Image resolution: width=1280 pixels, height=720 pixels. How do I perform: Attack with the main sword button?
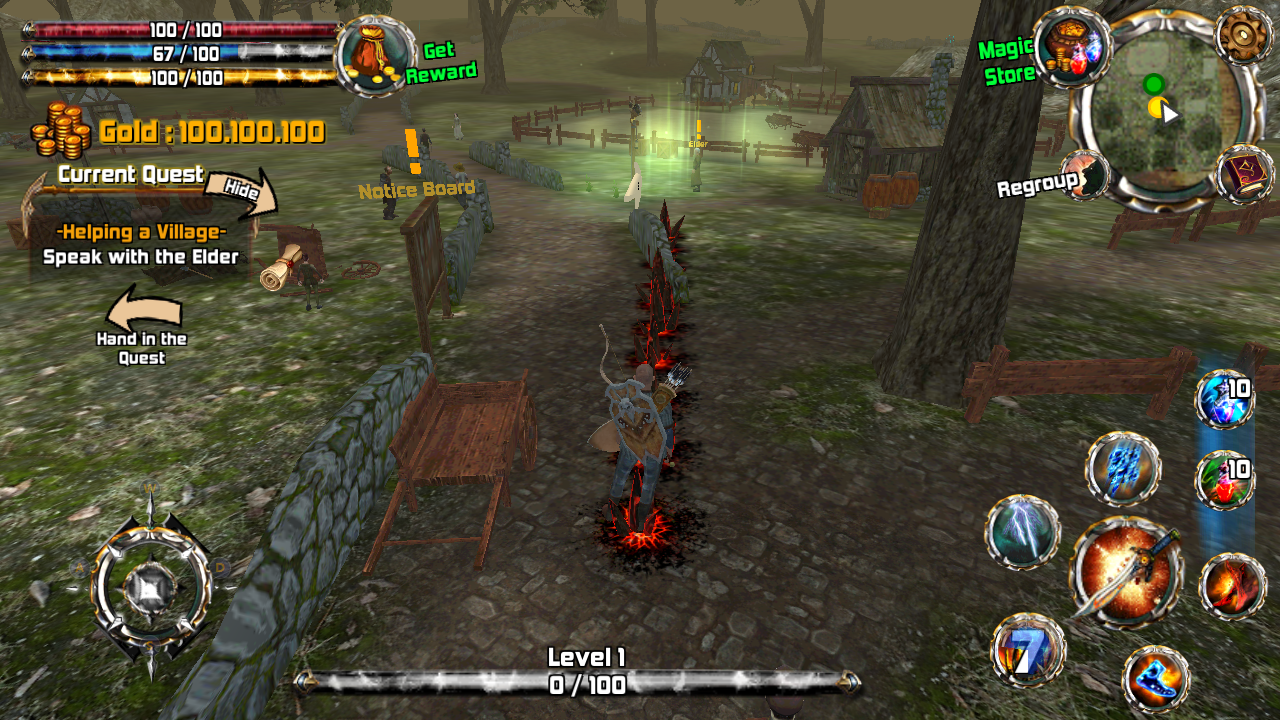(1127, 572)
